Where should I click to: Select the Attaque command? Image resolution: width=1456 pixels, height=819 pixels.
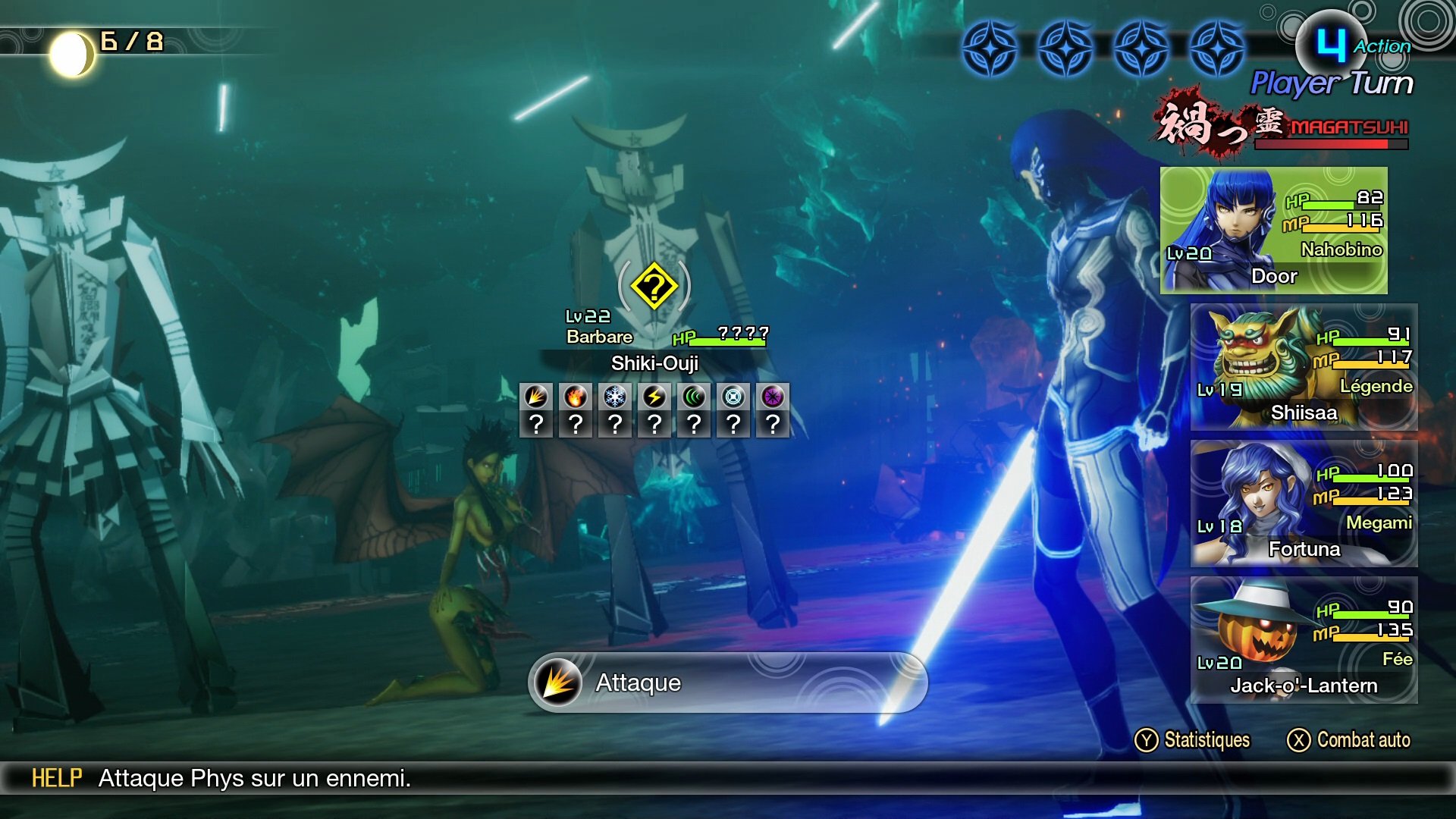pos(726,682)
